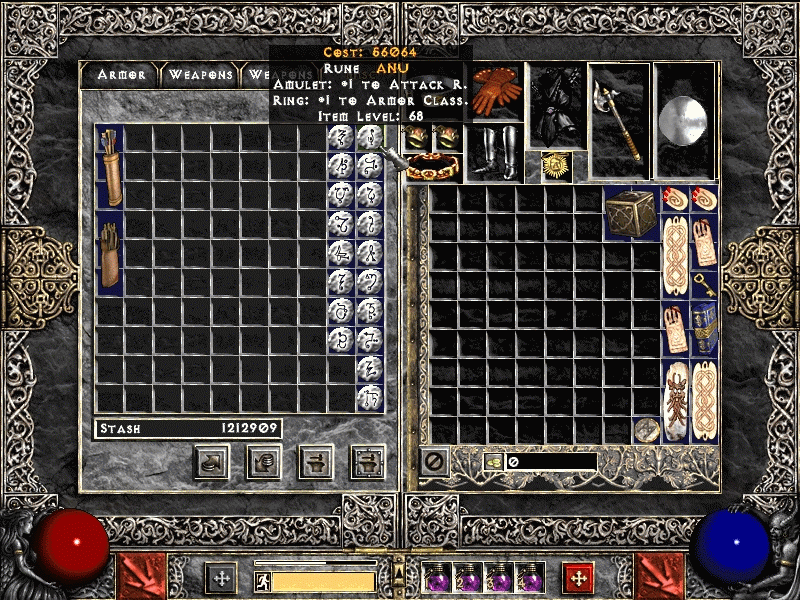800x600 pixels.
Task: Click the cancel trade button
Action: click(434, 461)
